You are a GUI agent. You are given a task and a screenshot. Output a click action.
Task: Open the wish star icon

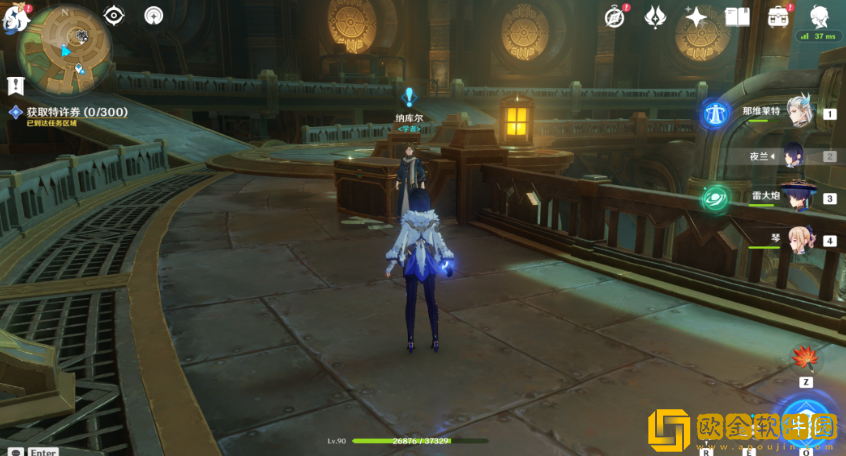coord(696,16)
